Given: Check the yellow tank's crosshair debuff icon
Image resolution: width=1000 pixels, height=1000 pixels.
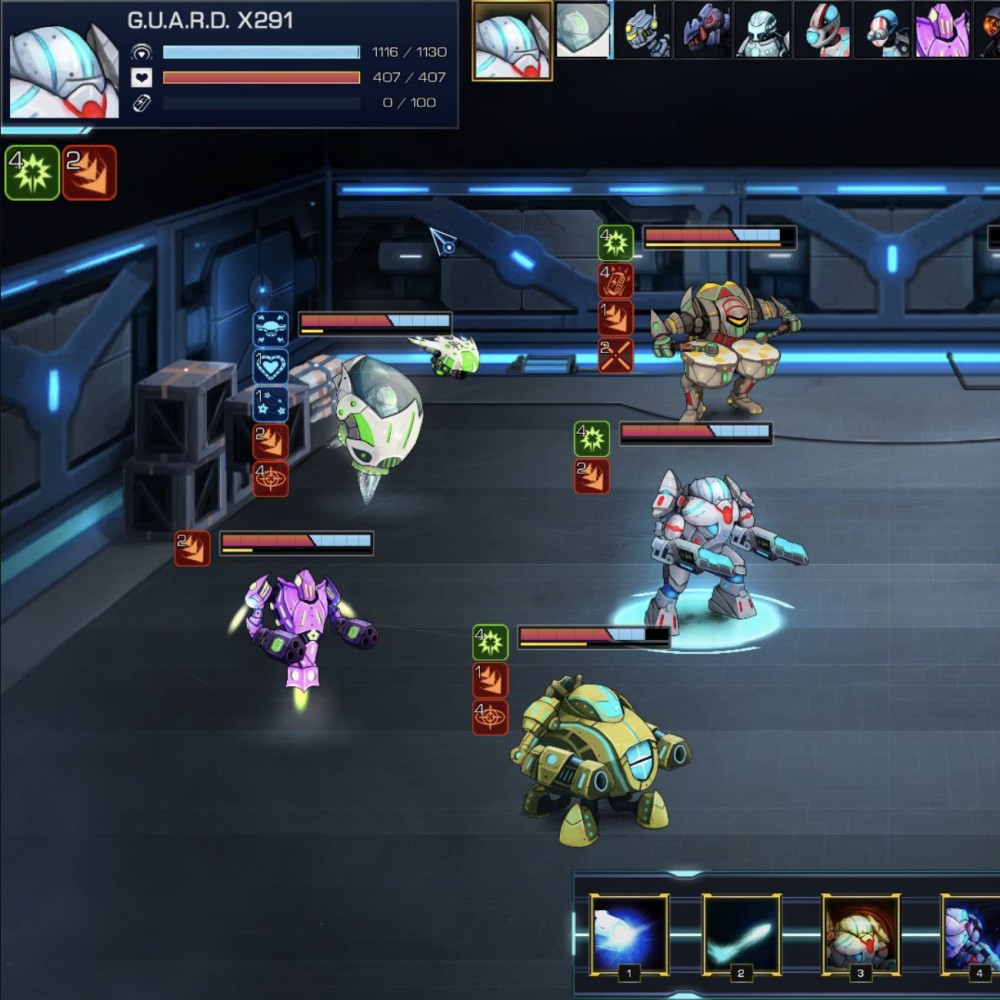Looking at the screenshot, I should [490, 717].
